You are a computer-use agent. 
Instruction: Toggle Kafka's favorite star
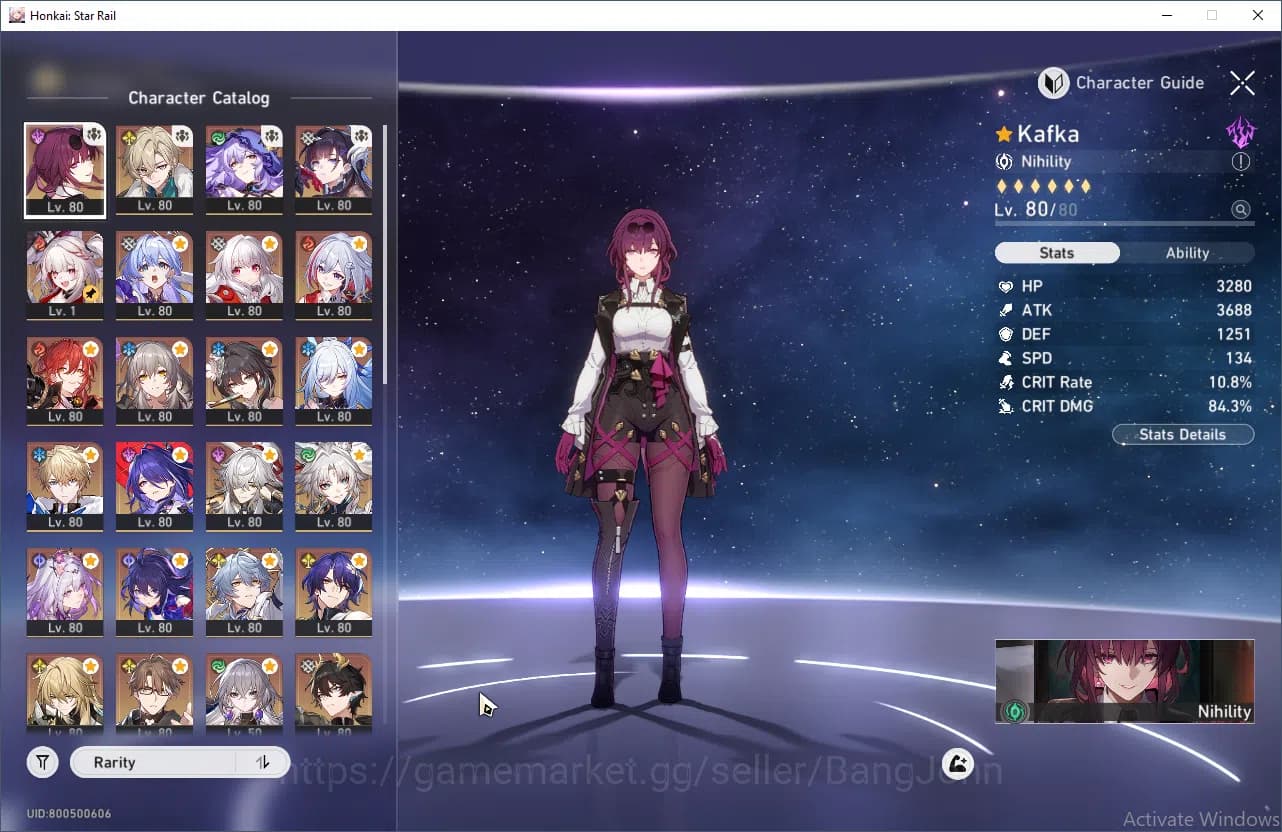coord(1003,133)
